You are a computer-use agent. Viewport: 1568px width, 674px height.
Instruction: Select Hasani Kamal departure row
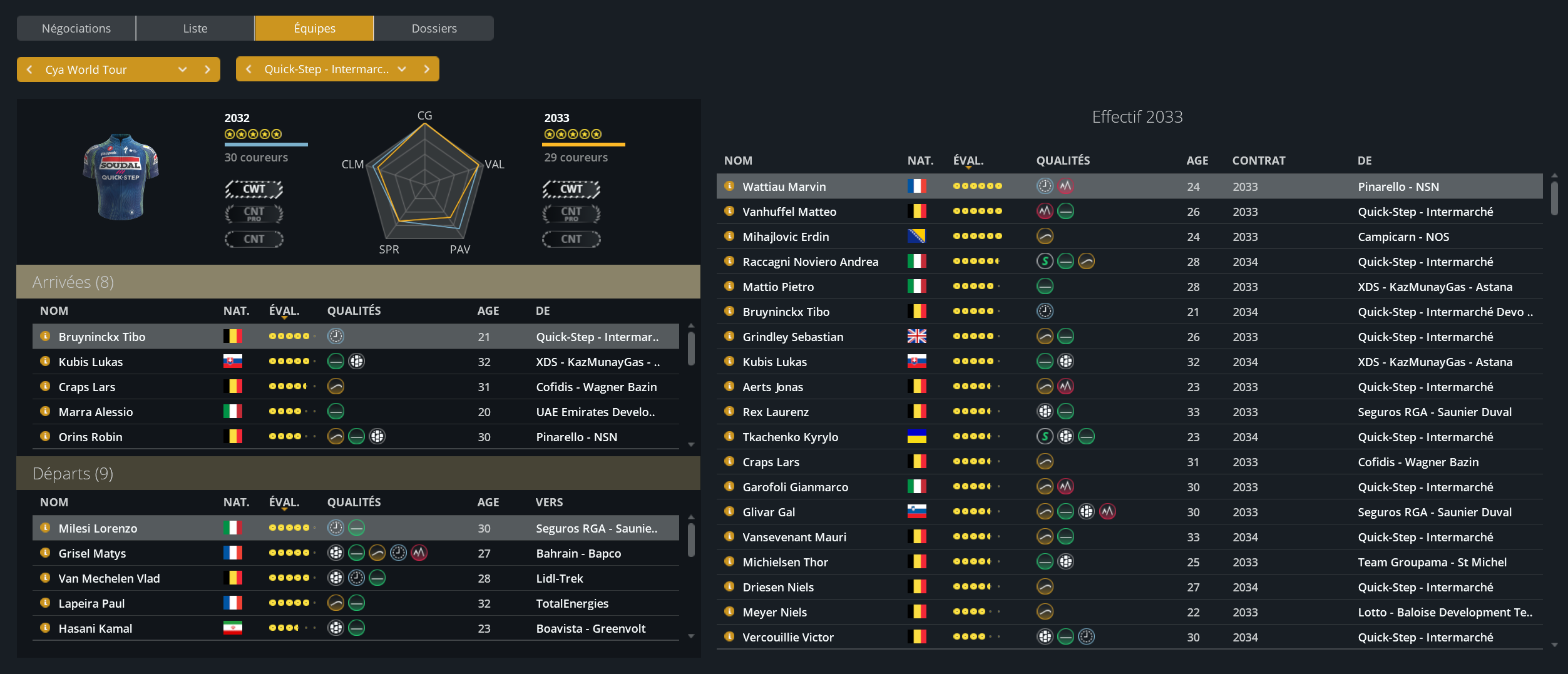(x=95, y=628)
